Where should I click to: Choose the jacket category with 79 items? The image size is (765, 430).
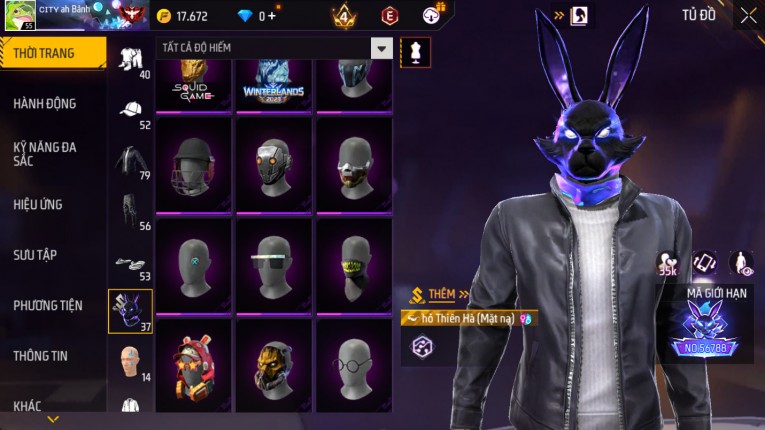point(130,160)
